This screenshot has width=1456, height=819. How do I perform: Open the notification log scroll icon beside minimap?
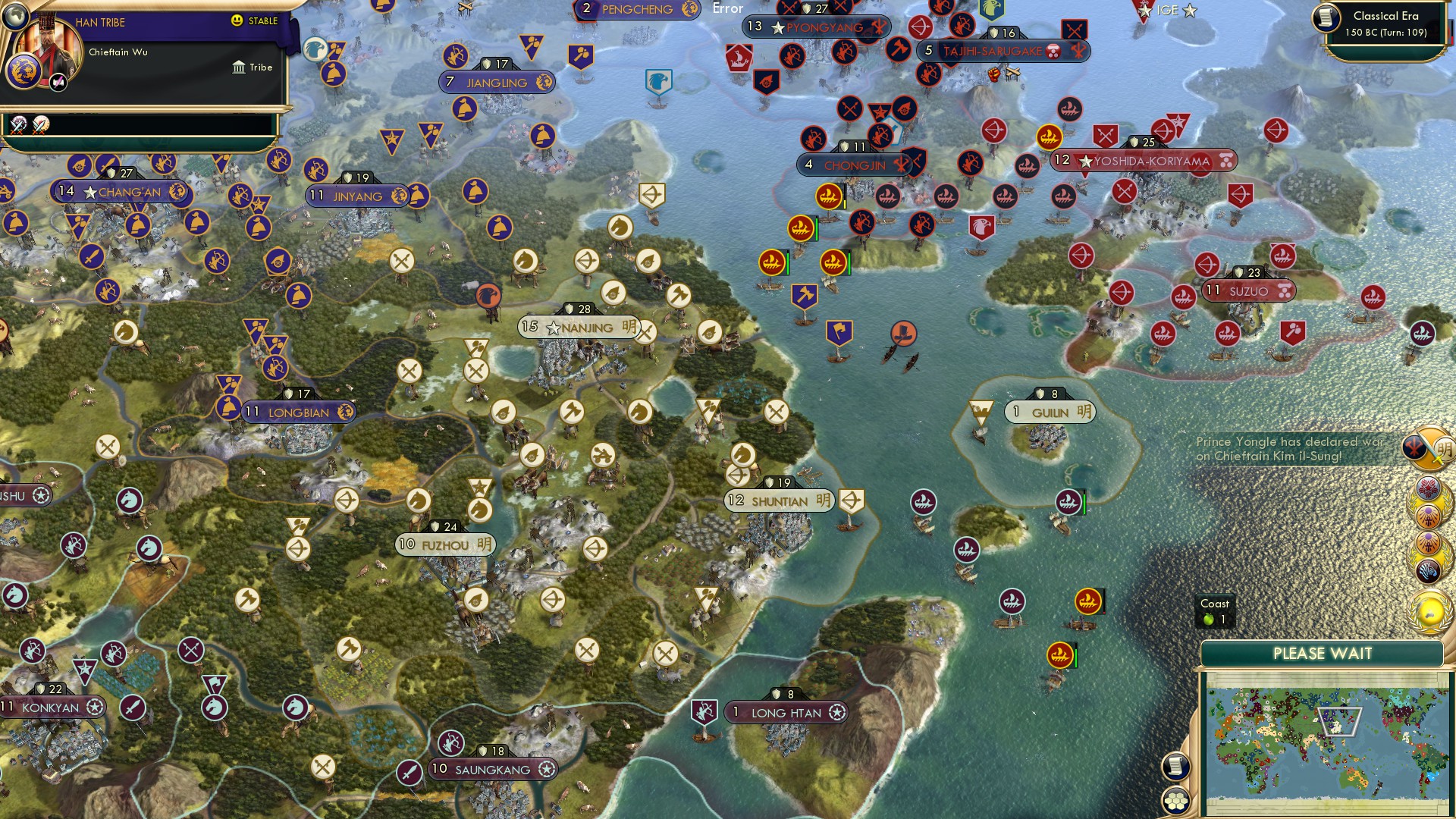1175,766
